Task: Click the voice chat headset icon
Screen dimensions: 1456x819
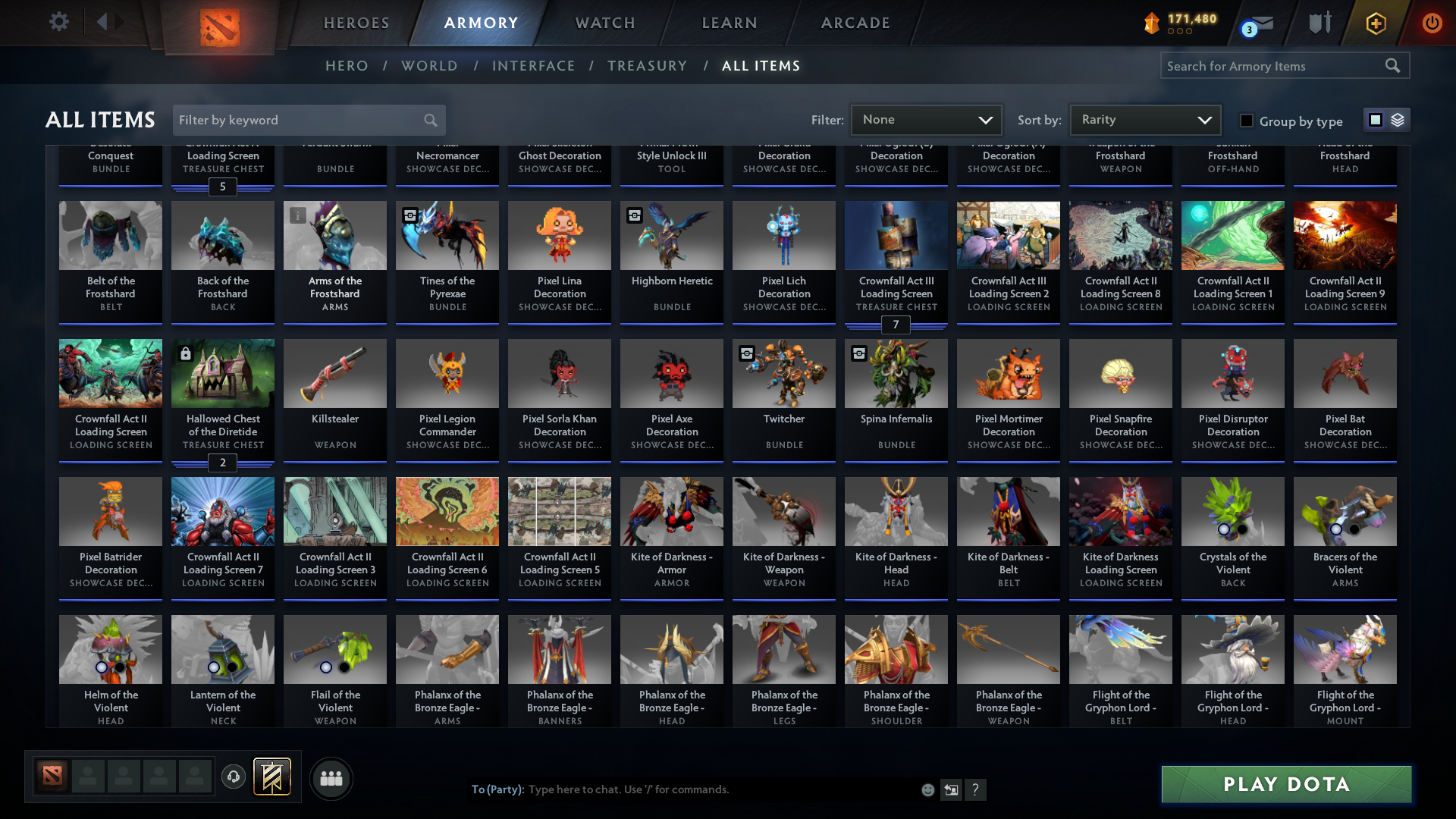Action: [233, 777]
